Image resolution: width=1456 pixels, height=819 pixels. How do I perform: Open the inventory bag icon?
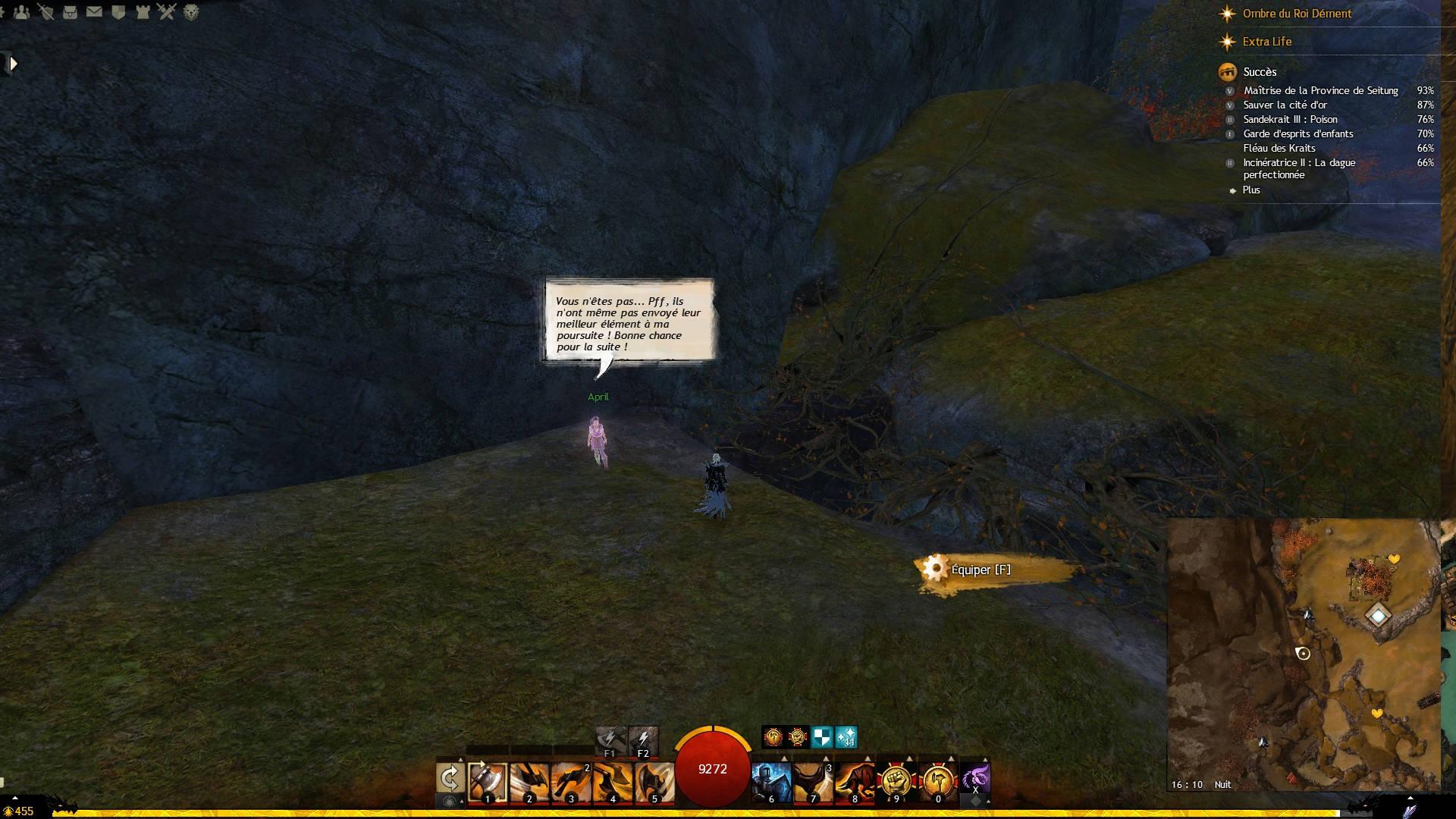(70, 11)
